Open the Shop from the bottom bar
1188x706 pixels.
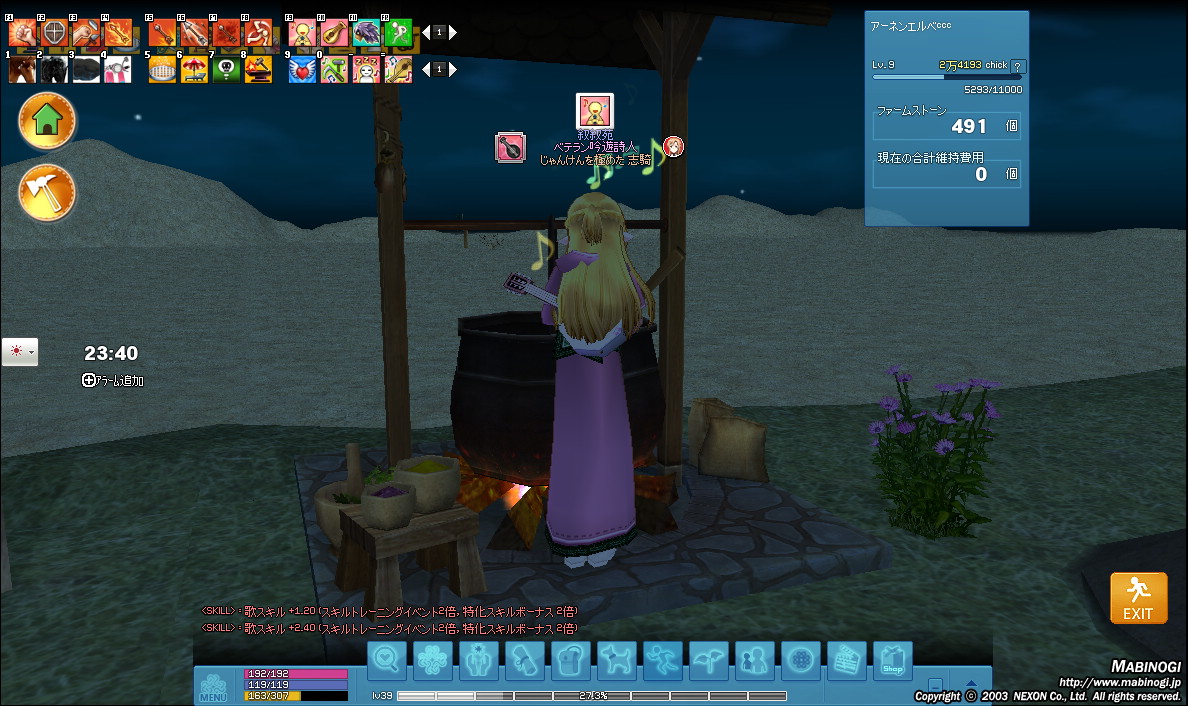tap(892, 661)
